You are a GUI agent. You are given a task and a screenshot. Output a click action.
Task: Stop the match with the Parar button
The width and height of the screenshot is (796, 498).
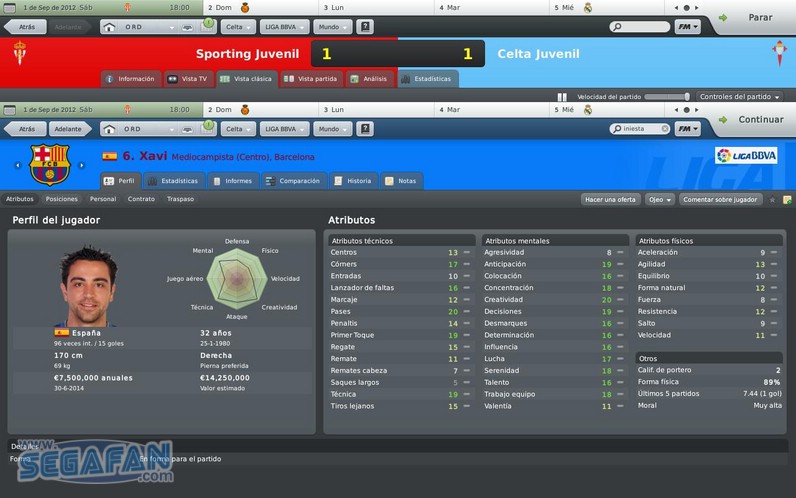(x=756, y=18)
